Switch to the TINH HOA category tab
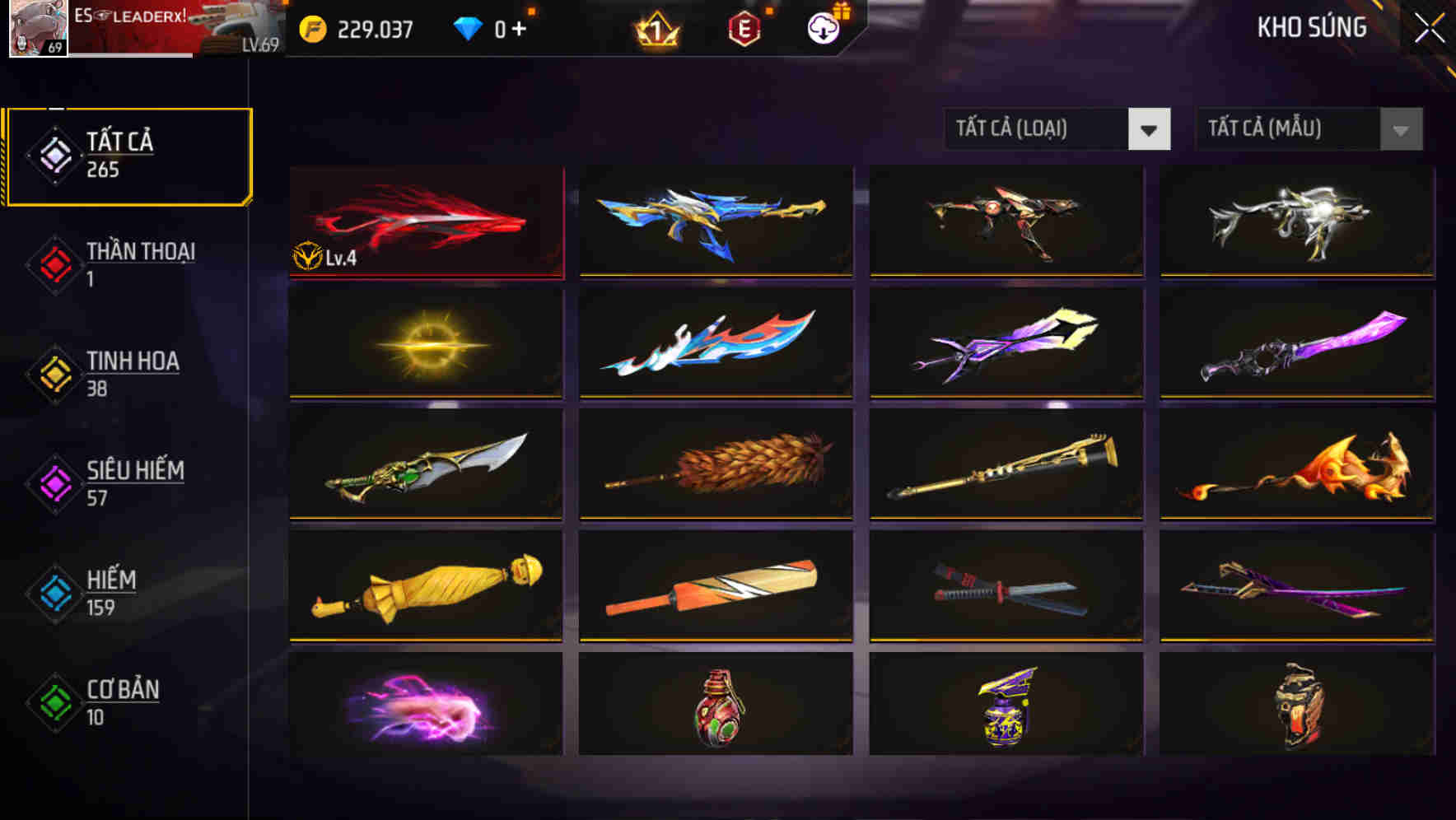This screenshot has width=1456, height=820. [132, 373]
